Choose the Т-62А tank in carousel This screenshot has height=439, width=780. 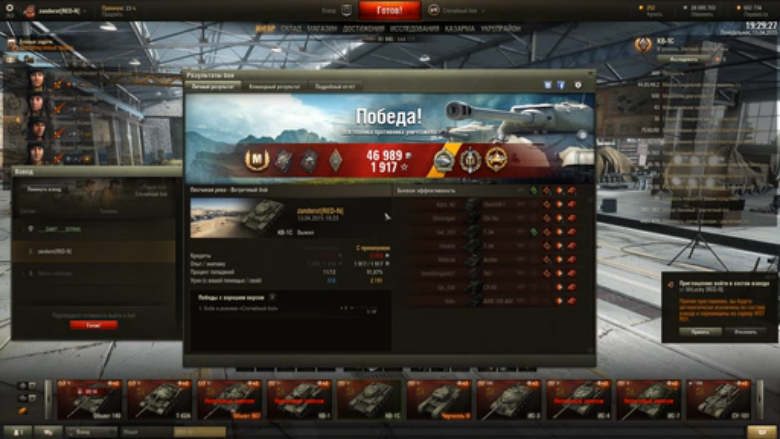point(160,400)
